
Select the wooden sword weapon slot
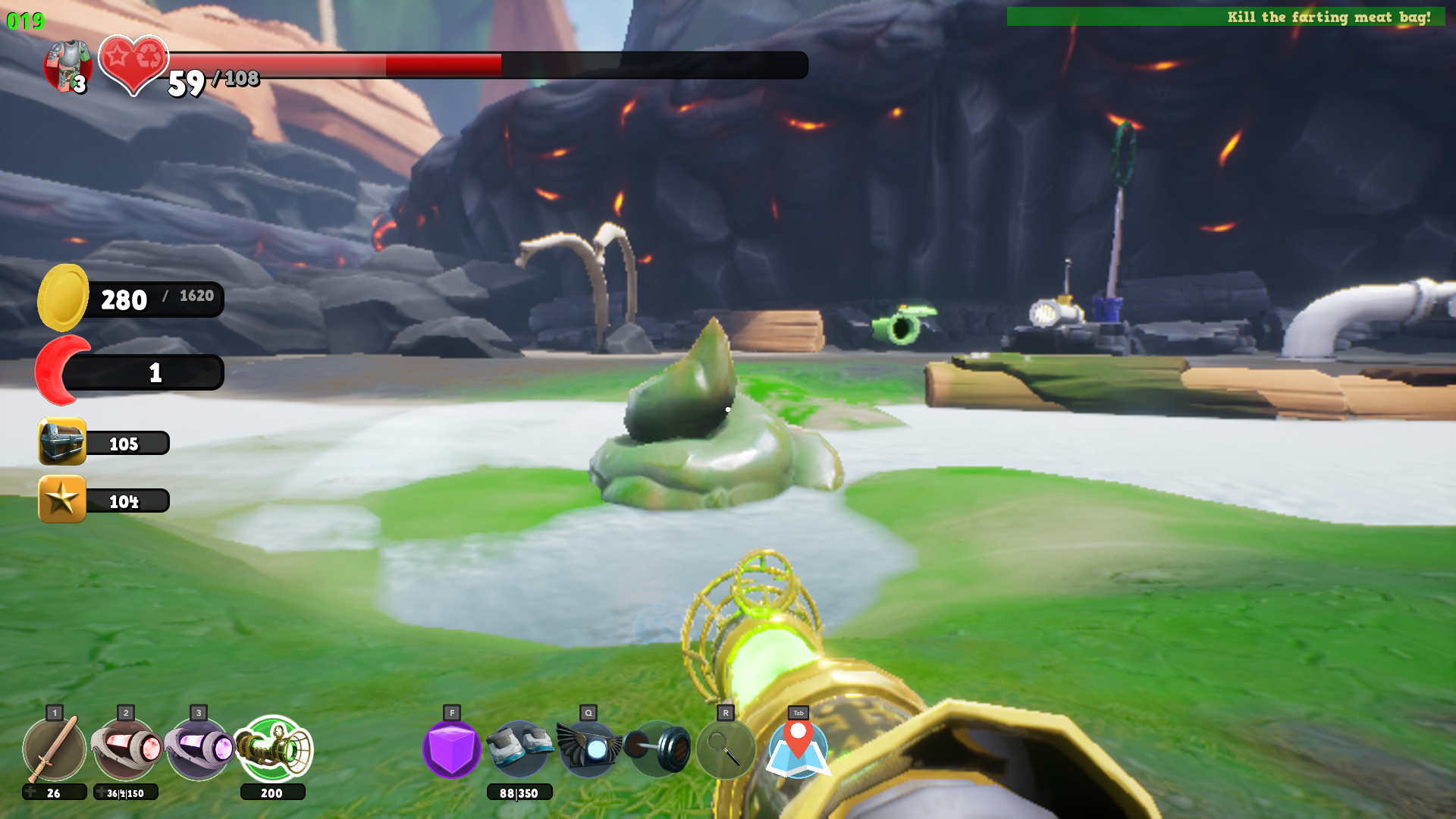coord(54,749)
